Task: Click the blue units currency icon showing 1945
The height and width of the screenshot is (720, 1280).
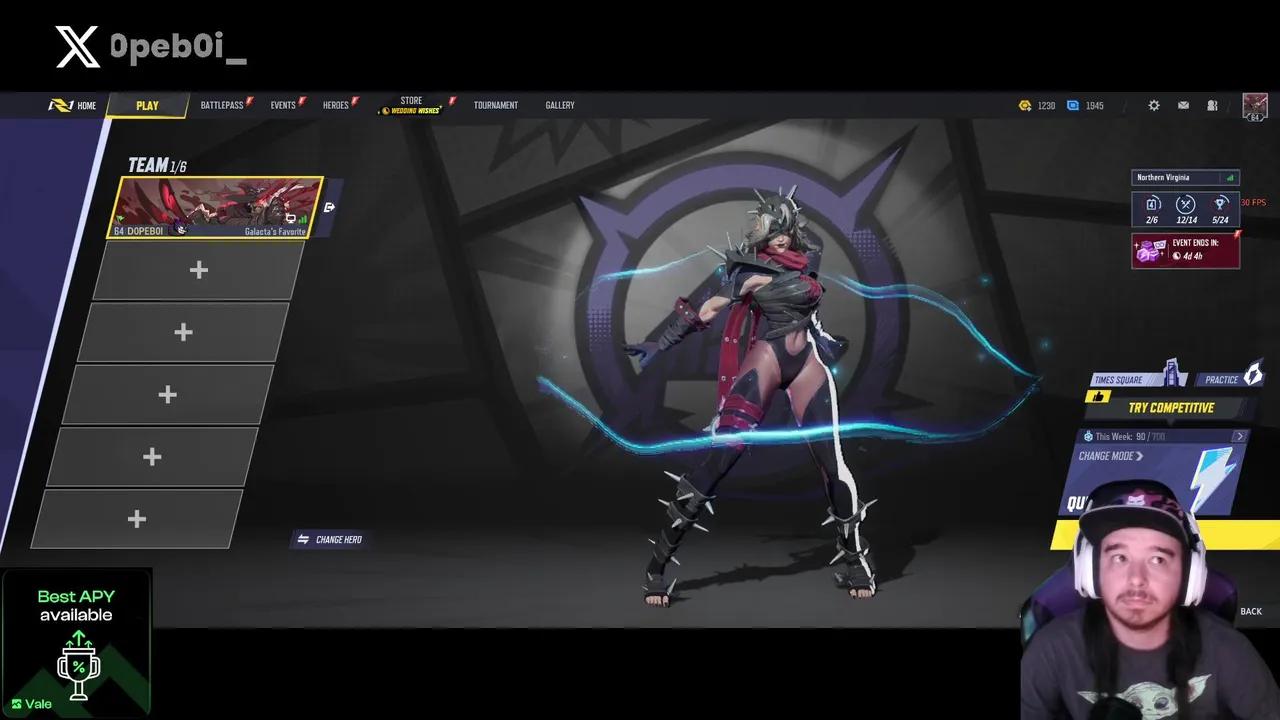Action: click(x=1072, y=105)
